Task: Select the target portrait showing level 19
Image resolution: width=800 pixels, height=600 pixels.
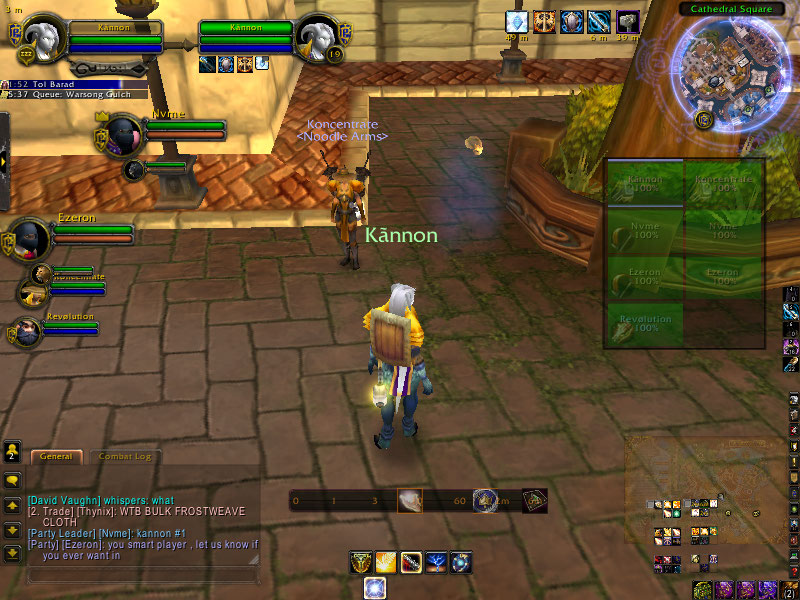Action: (x=320, y=40)
